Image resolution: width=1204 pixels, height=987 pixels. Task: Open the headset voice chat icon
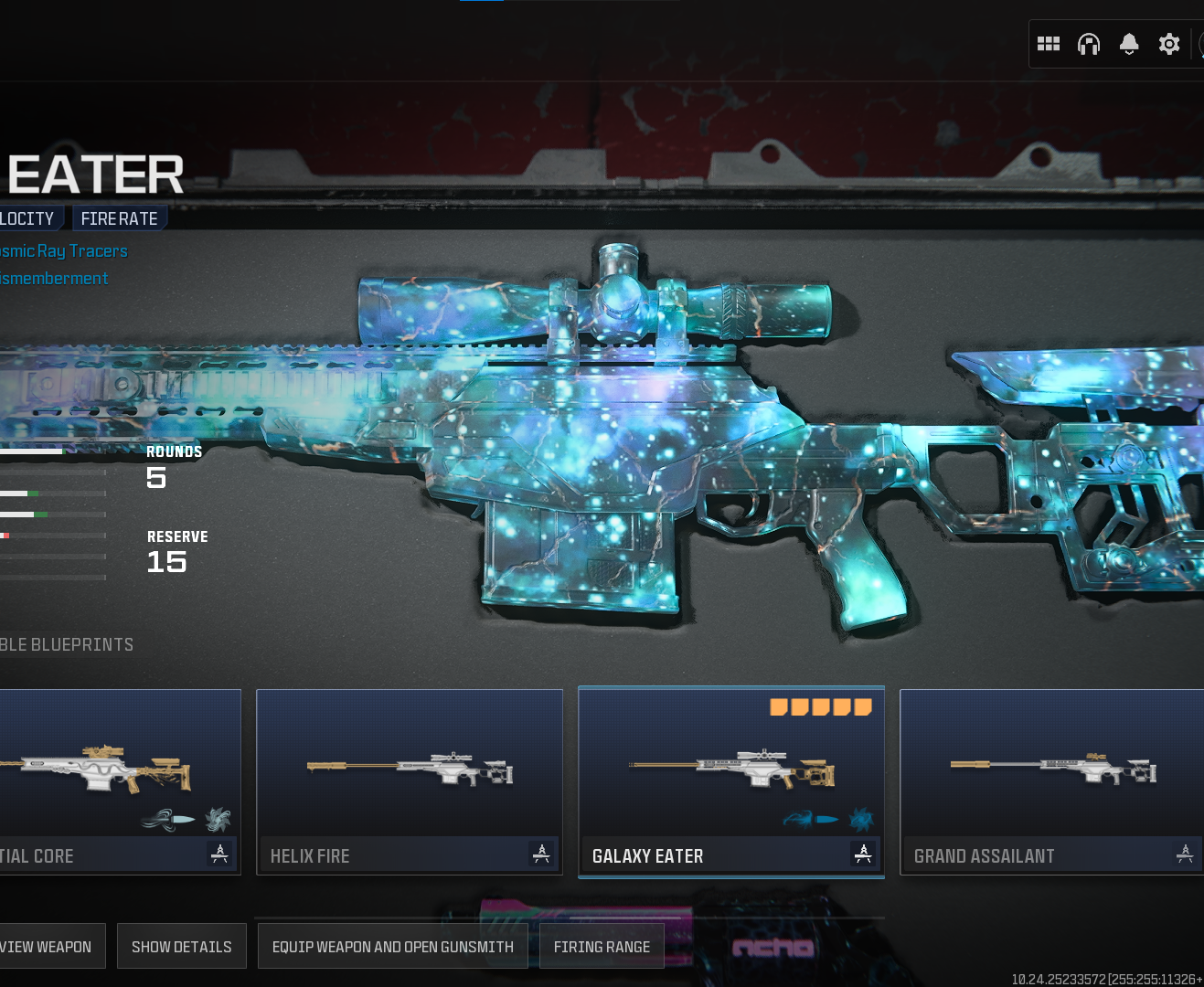(x=1089, y=44)
